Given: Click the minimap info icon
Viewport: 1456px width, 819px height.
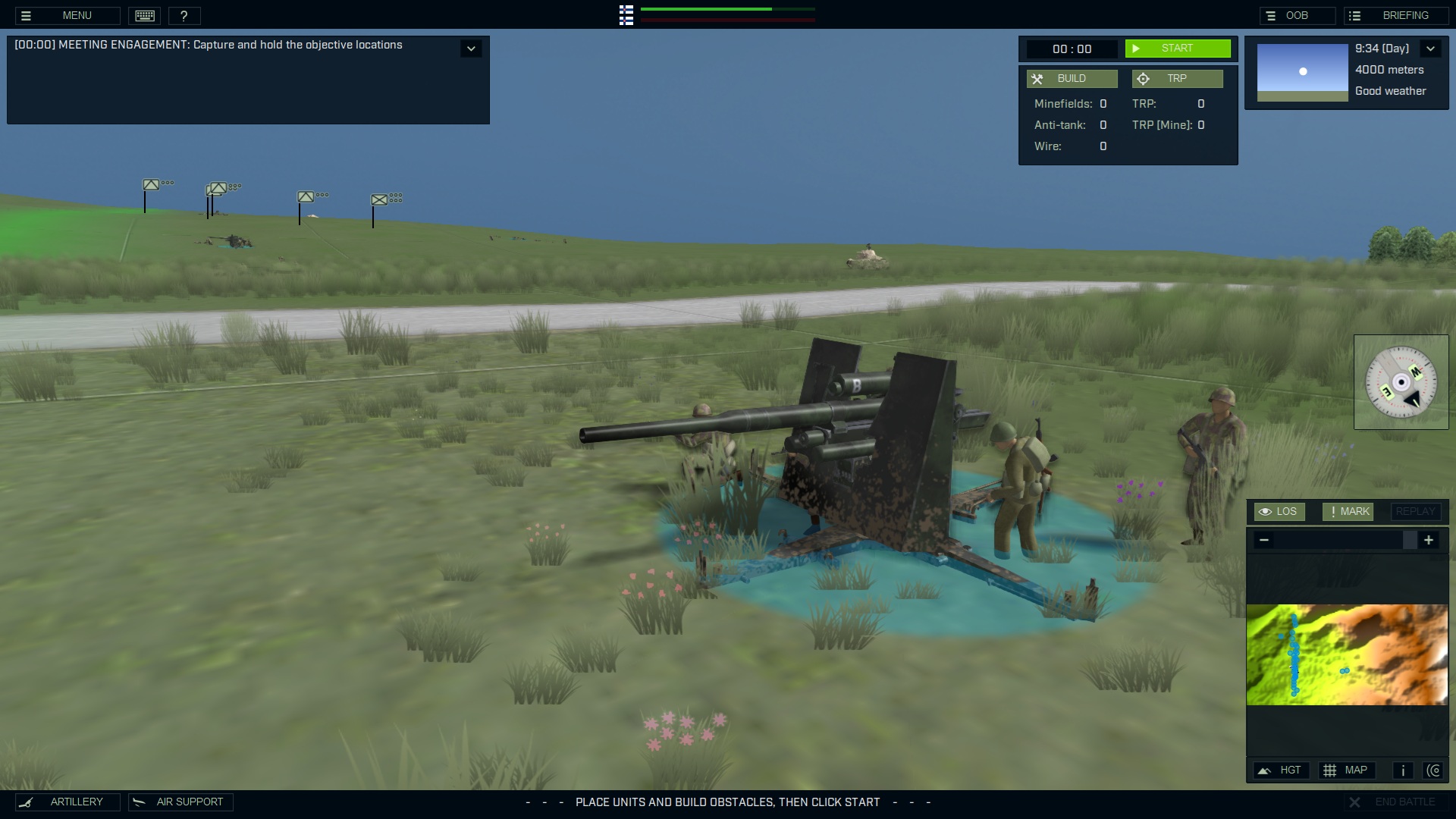Looking at the screenshot, I should pyautogui.click(x=1402, y=770).
